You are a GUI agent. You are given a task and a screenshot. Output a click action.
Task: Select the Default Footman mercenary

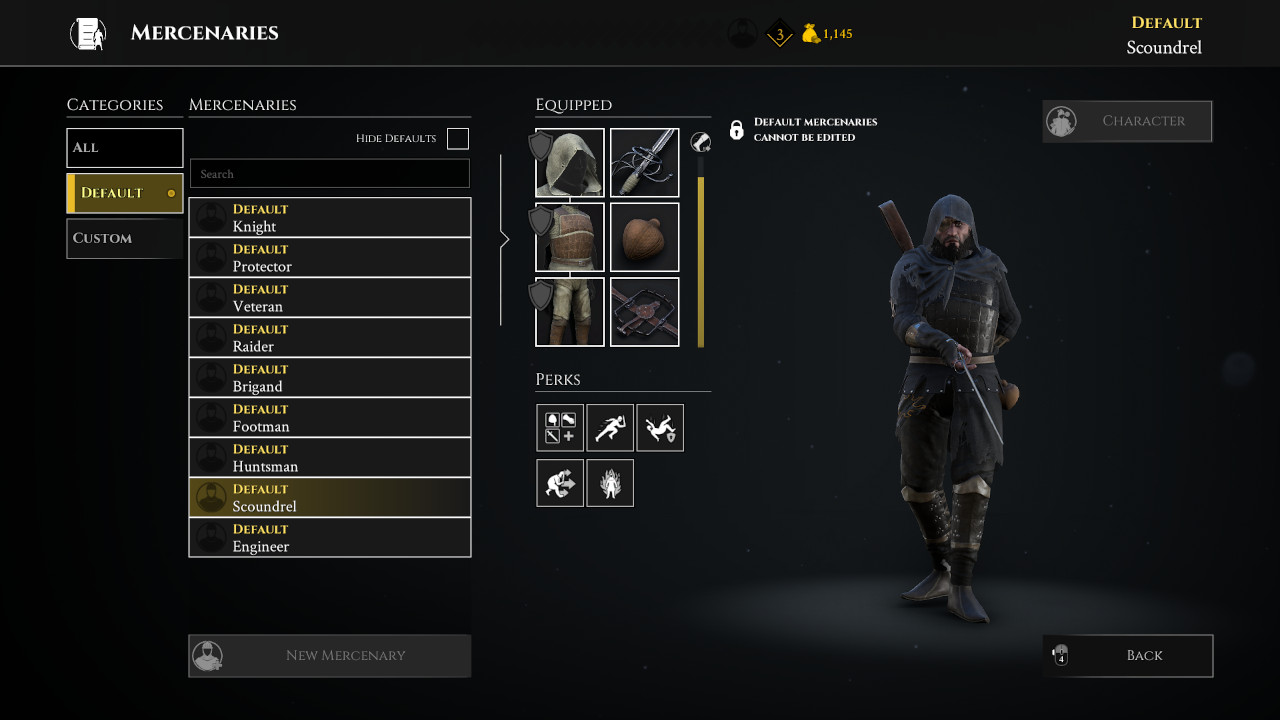coord(330,418)
